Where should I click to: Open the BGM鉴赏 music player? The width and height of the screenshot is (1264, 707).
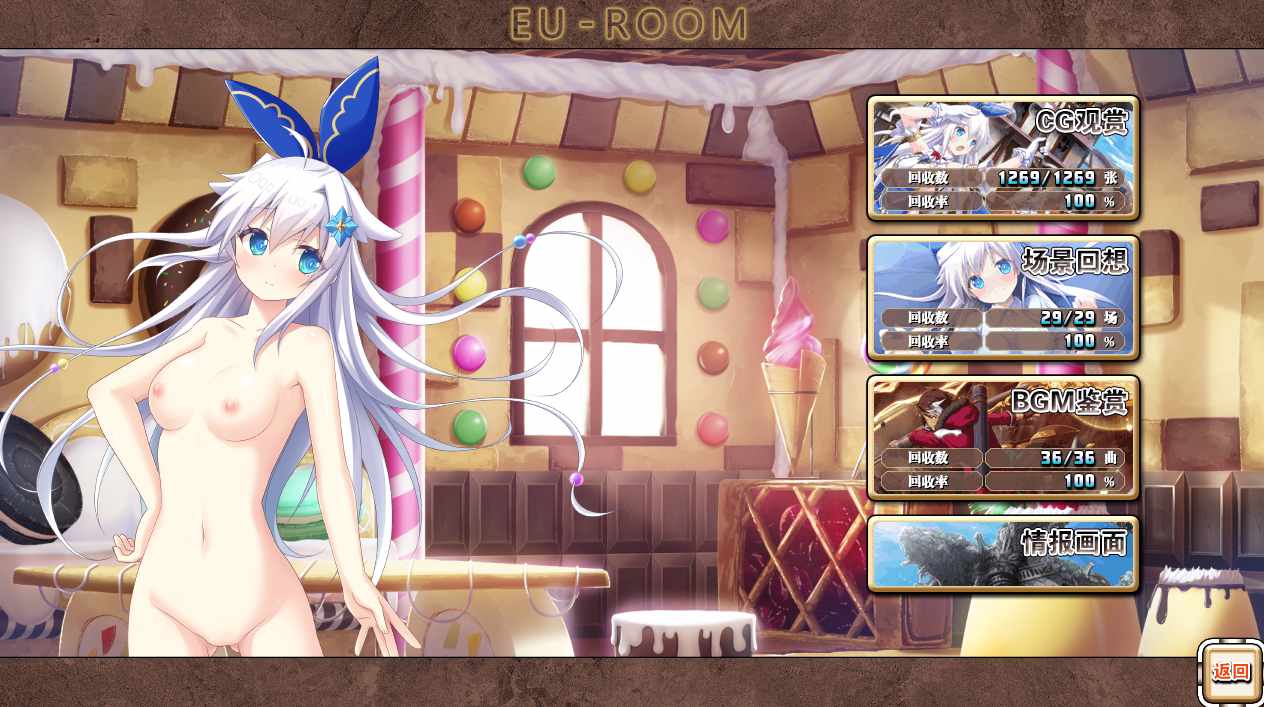click(1002, 437)
